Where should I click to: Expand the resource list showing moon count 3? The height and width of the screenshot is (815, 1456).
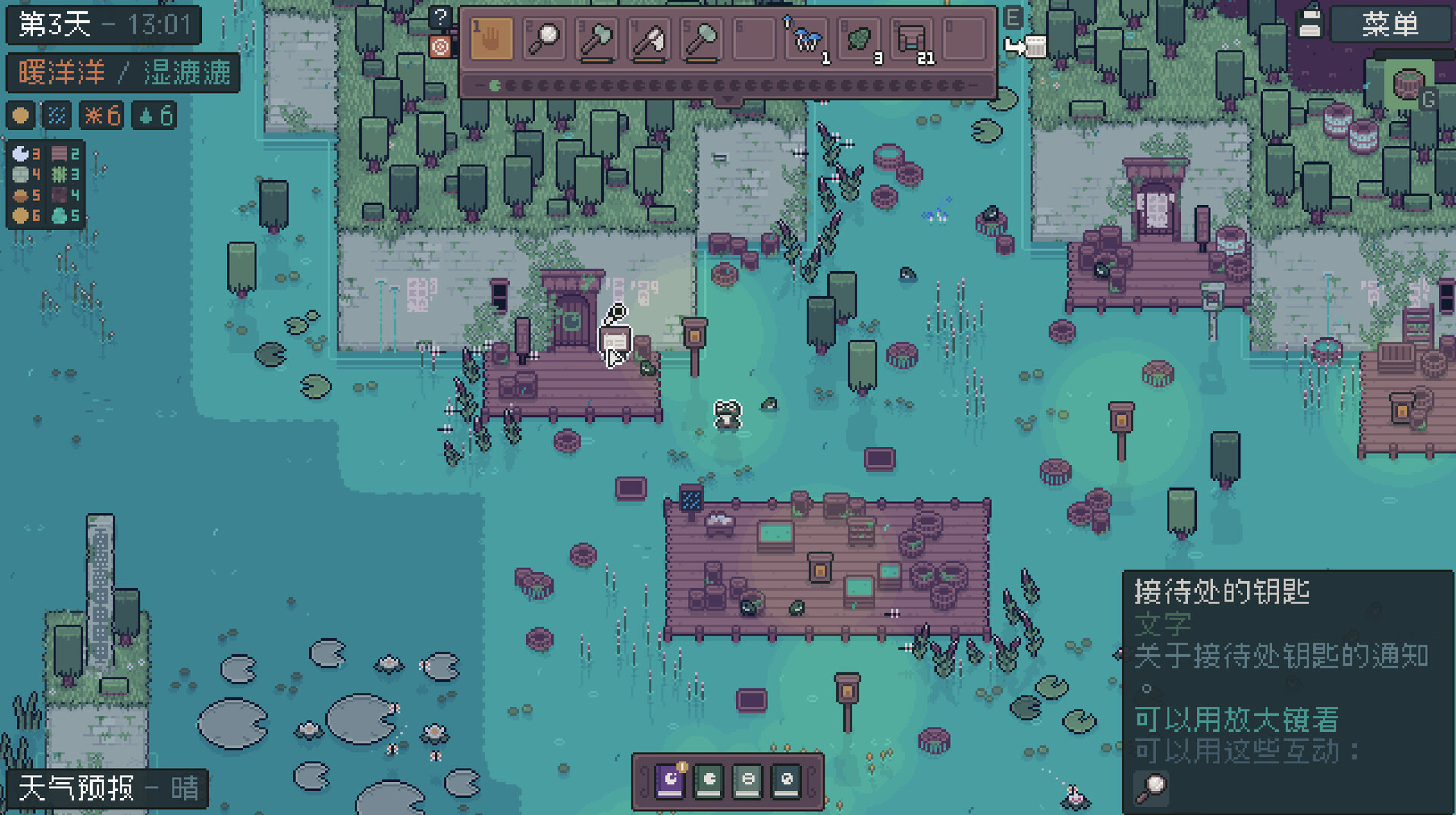point(21,154)
